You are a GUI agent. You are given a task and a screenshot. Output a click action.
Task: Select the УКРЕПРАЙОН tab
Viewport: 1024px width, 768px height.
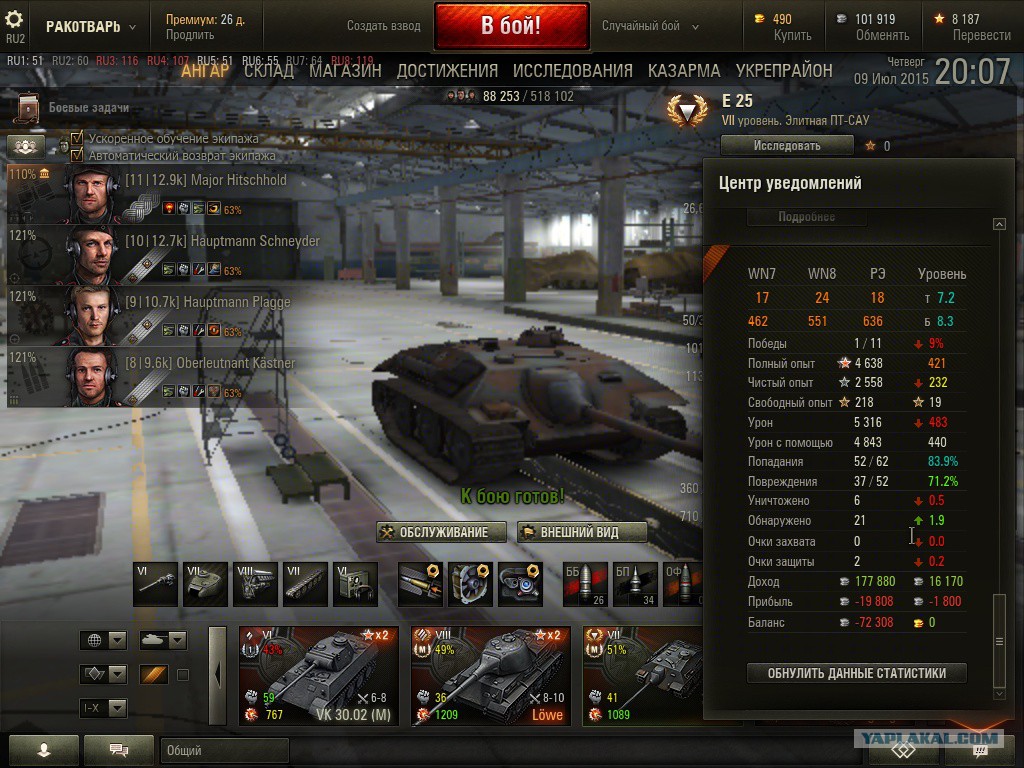coord(784,71)
